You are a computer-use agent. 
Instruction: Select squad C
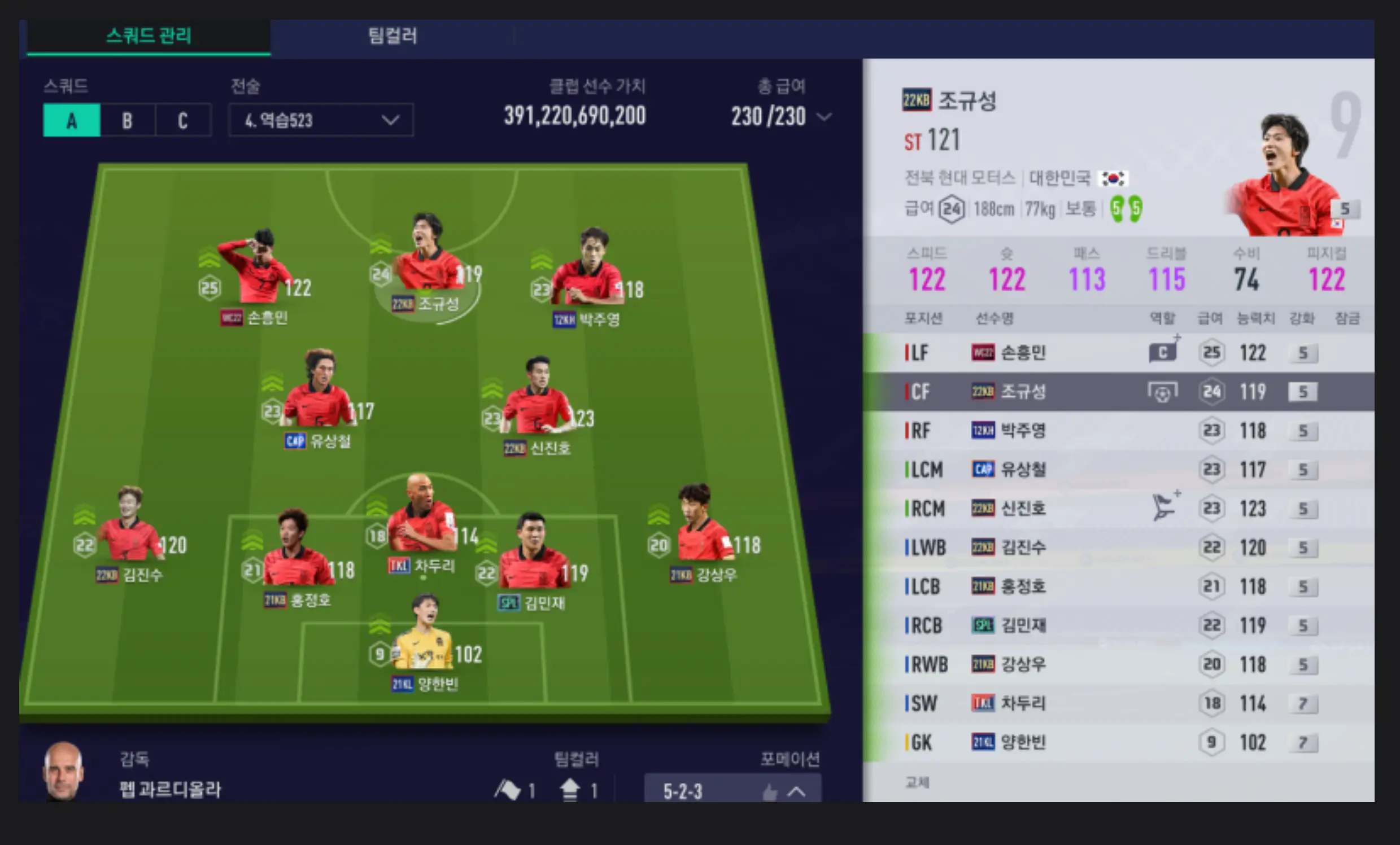click(183, 120)
